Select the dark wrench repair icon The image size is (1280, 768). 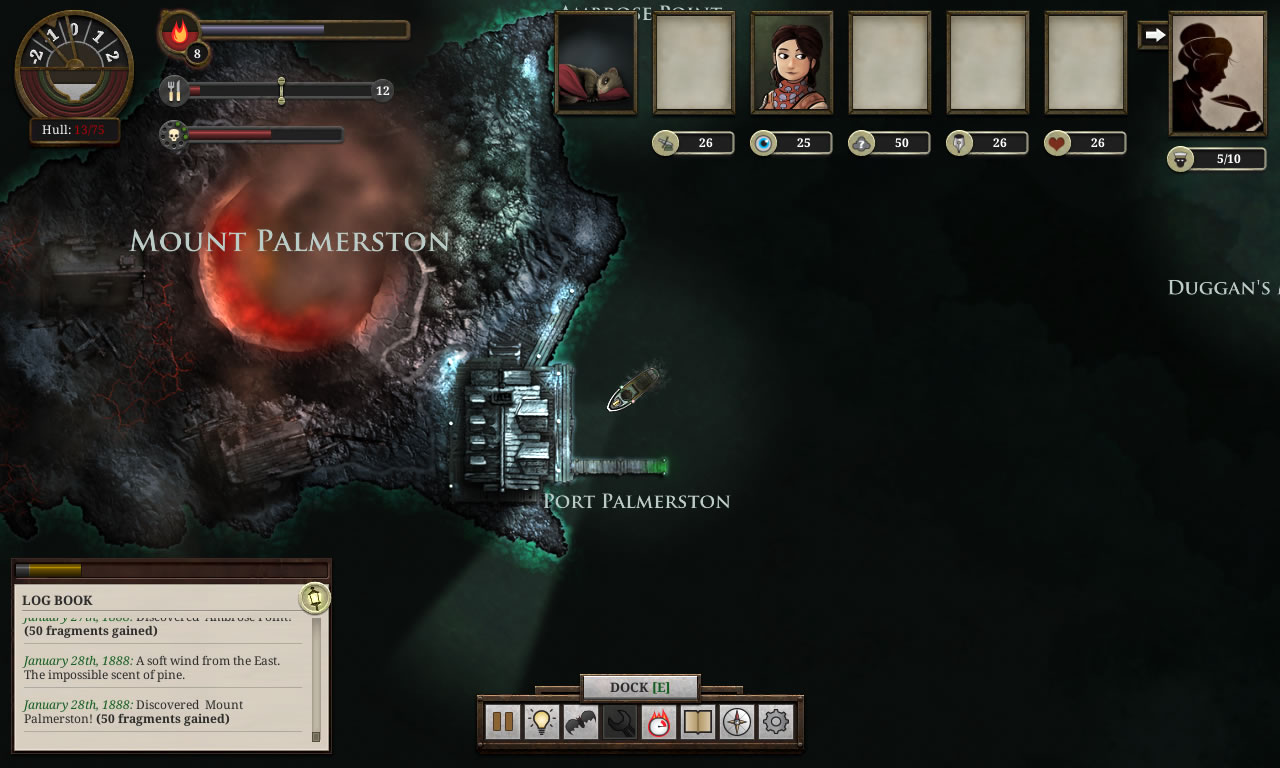click(x=619, y=722)
